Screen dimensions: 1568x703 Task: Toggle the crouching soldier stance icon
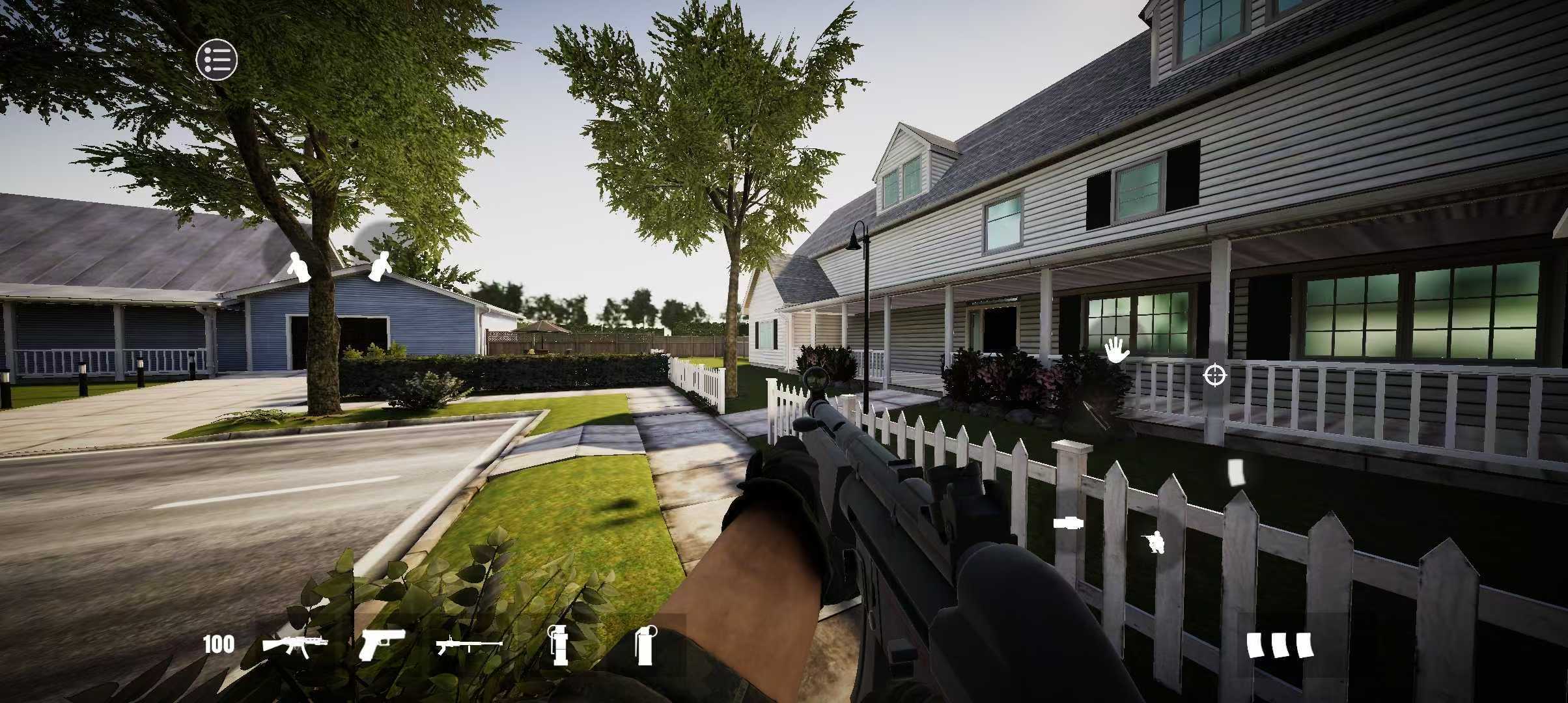click(x=1154, y=542)
